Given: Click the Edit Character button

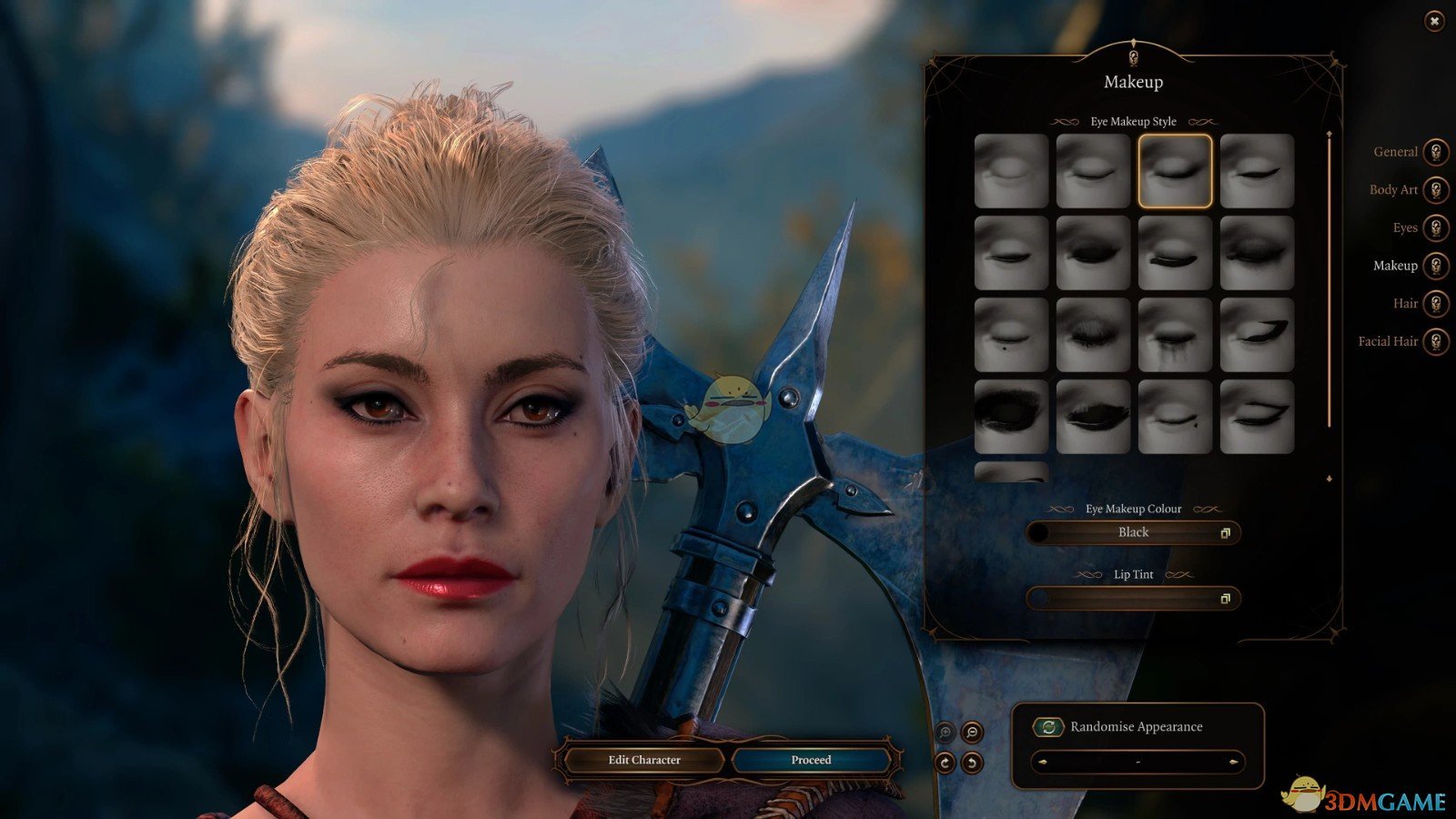Looking at the screenshot, I should pyautogui.click(x=644, y=760).
